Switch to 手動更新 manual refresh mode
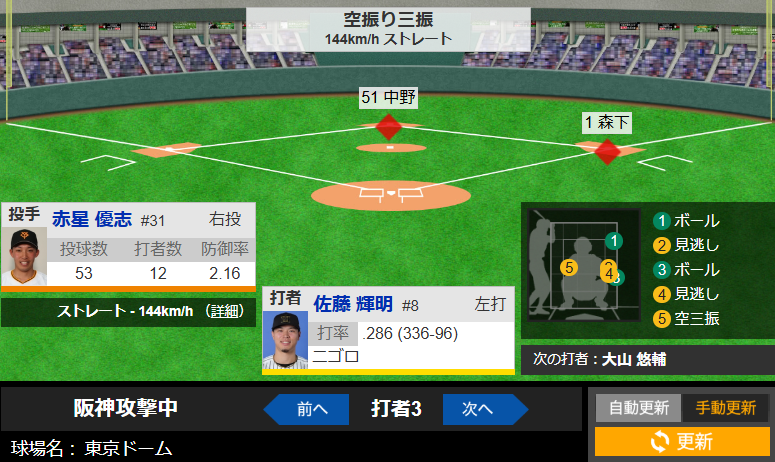775x462 pixels. 725,408
